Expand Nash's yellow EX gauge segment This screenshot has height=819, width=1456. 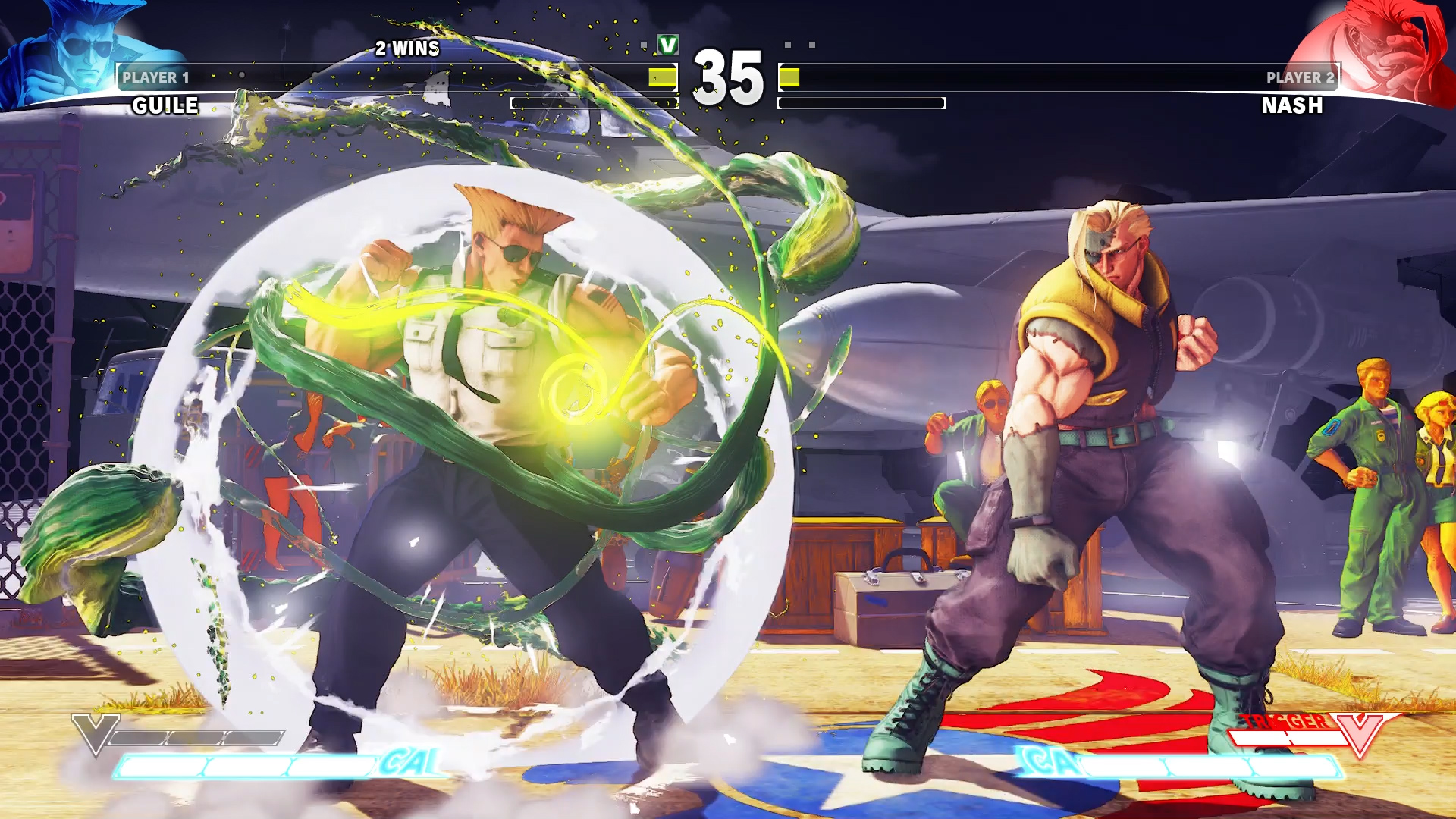point(791,78)
